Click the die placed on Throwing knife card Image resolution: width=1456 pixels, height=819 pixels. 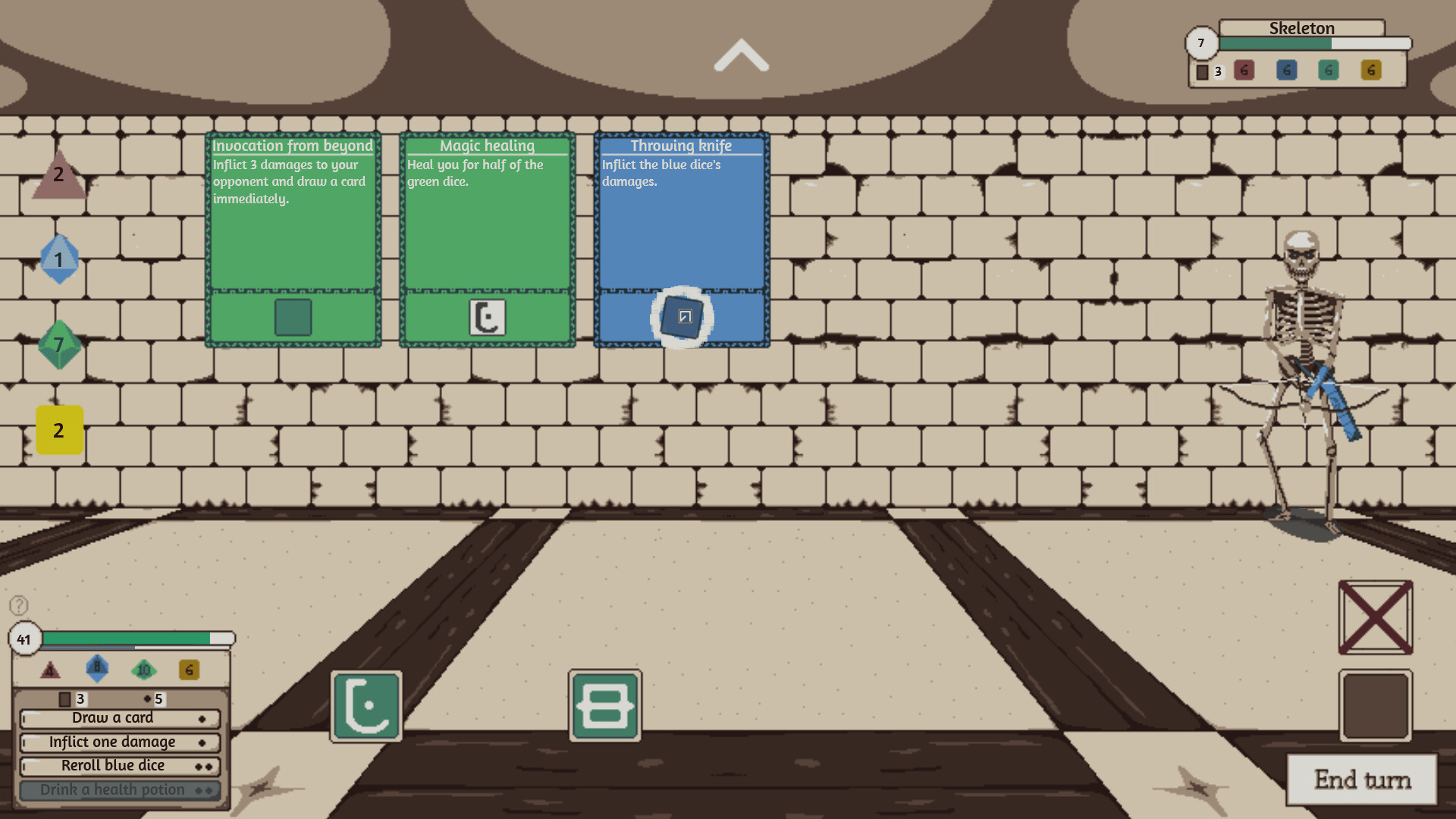point(682,318)
